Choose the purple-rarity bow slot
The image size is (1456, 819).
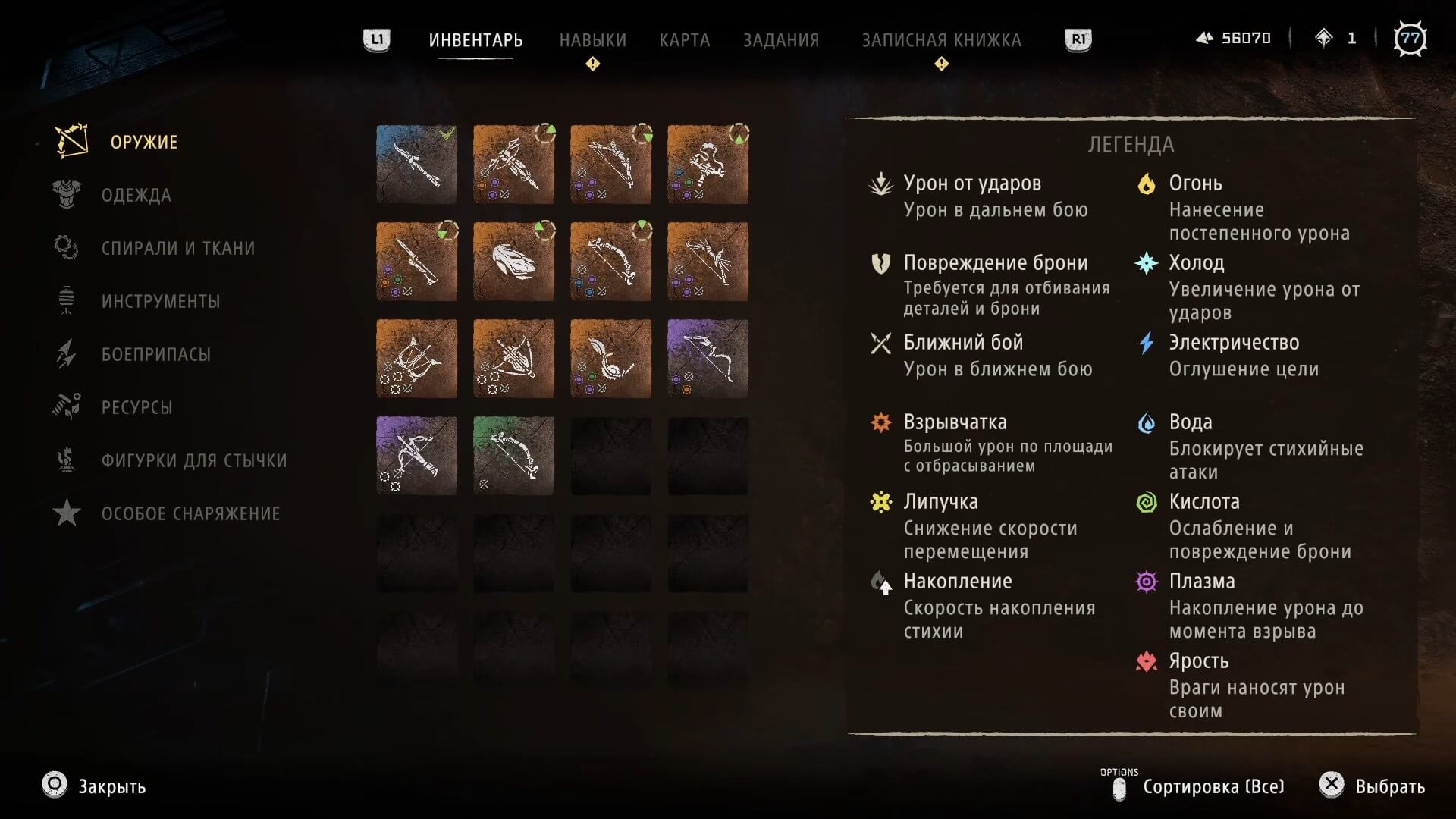(708, 359)
